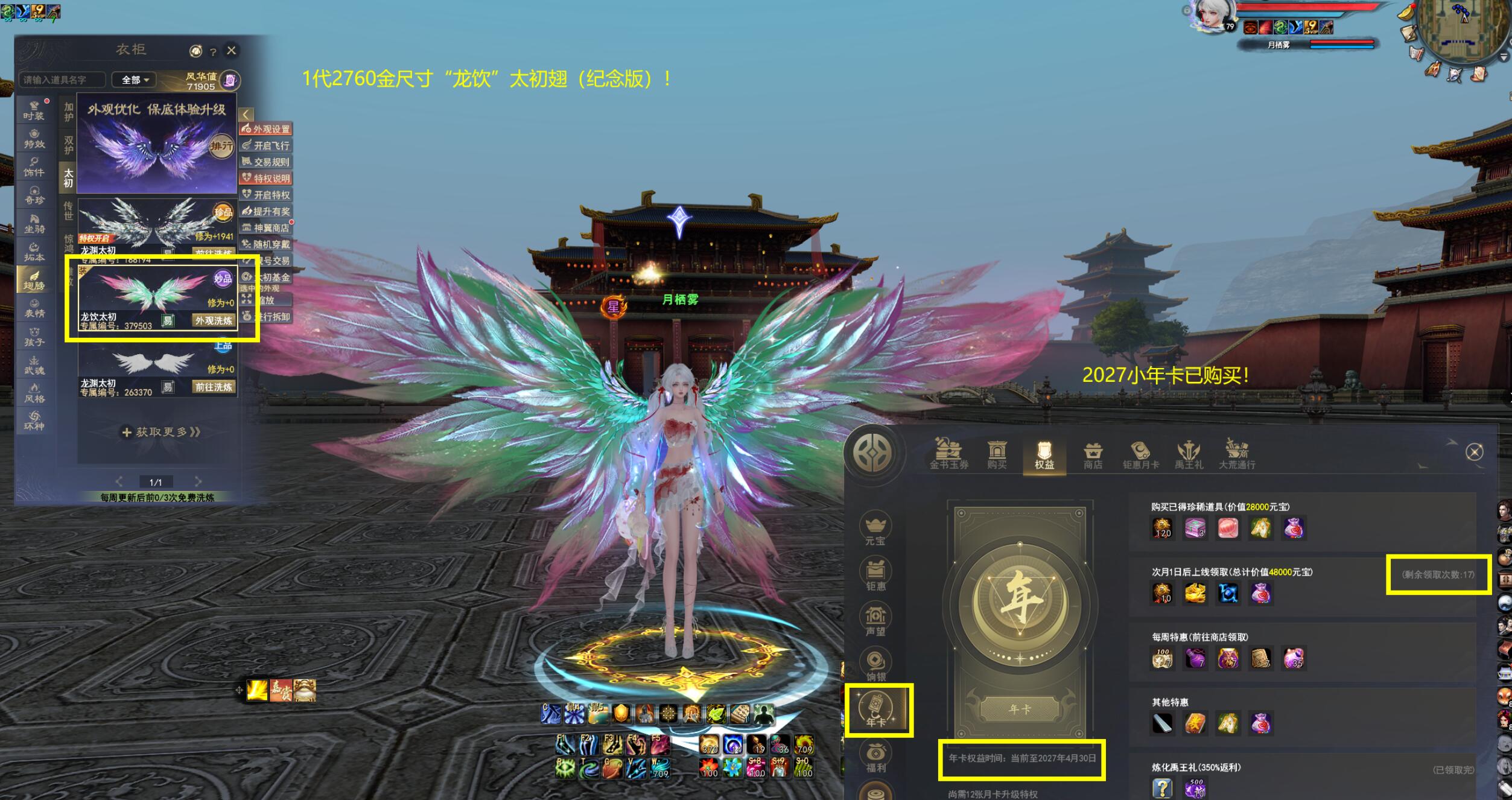The height and width of the screenshot is (800, 1512).
Task: Open the 福利 welfare sidebar entry
Action: (875, 758)
